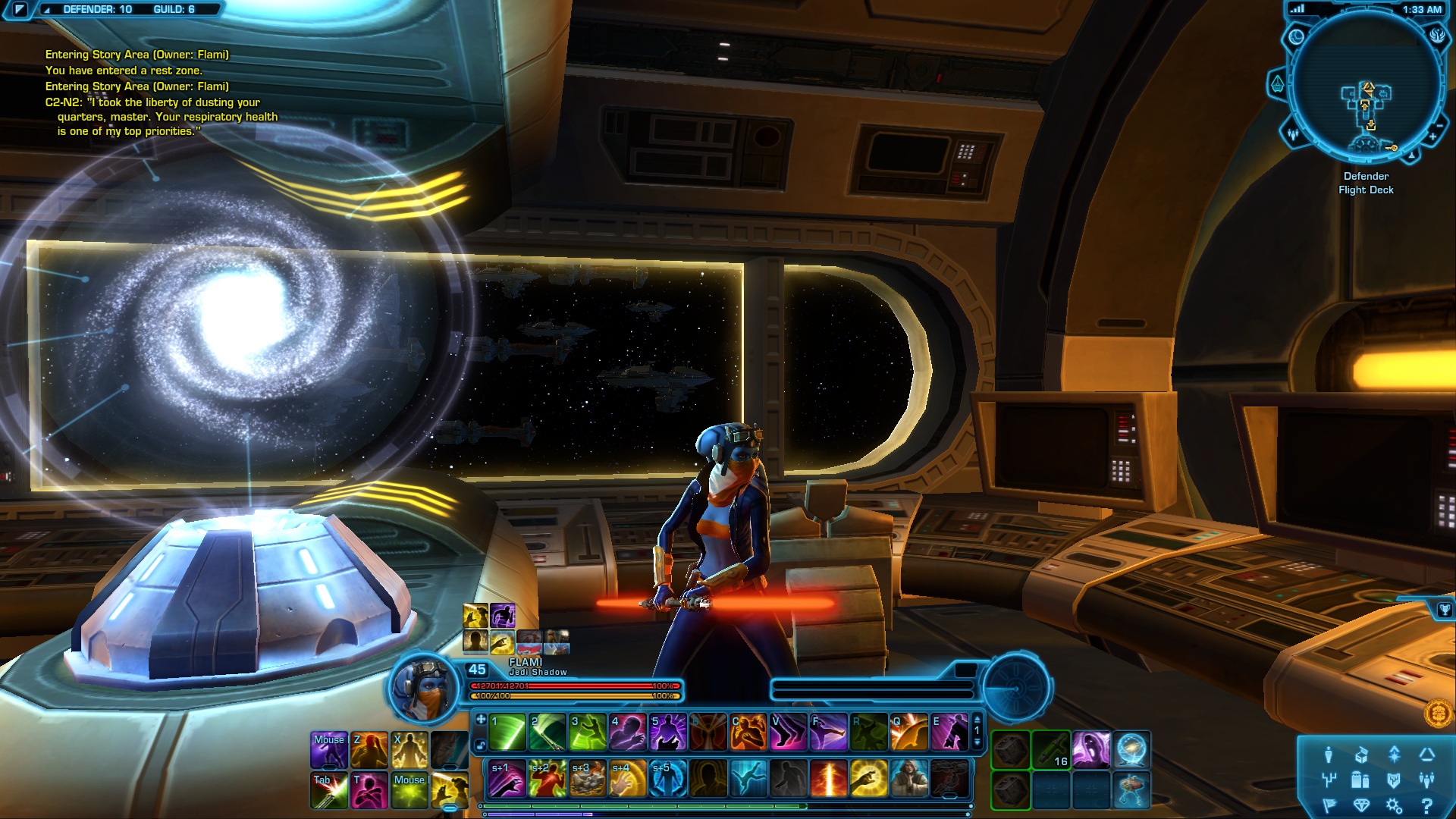Open the question mark help icon
Viewport: 1456px width, 819px height.
(1427, 805)
